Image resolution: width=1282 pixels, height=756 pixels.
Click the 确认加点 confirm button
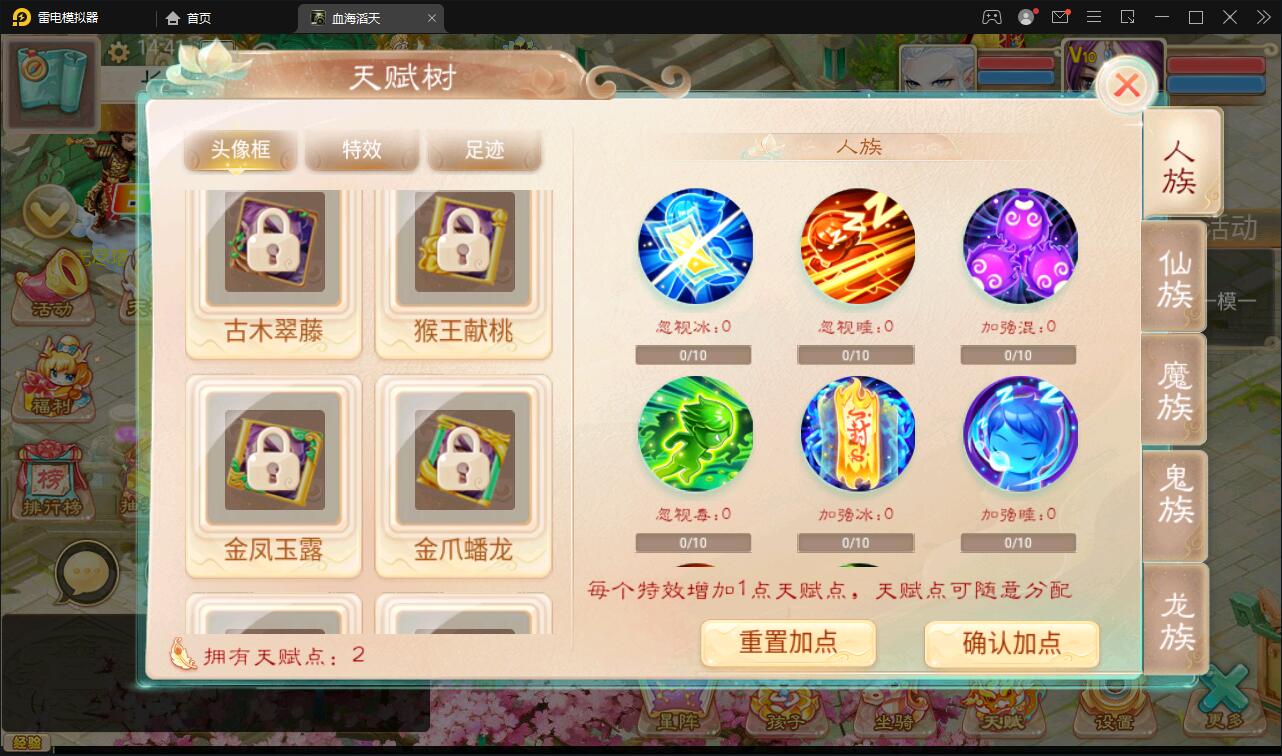point(1010,644)
